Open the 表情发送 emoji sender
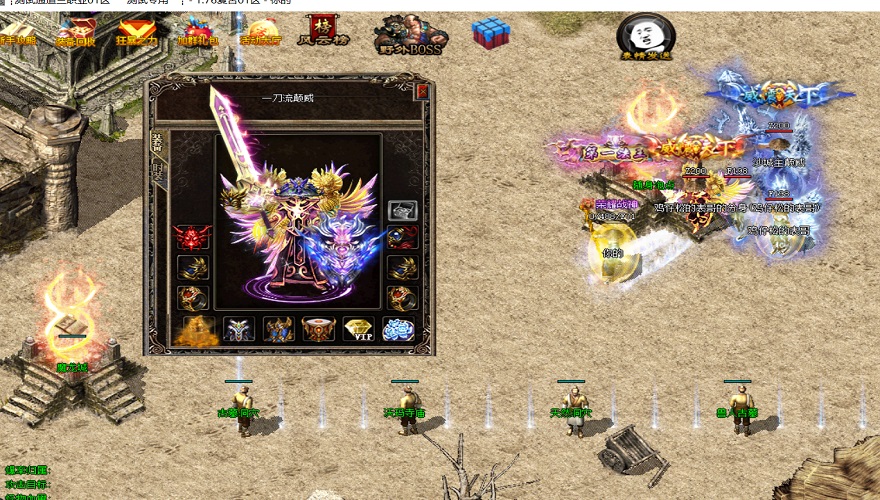The height and width of the screenshot is (500, 880). [645, 38]
